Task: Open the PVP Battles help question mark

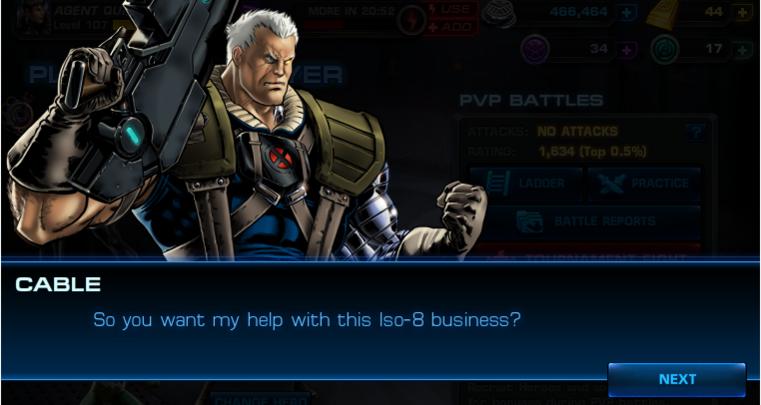Action: click(695, 131)
